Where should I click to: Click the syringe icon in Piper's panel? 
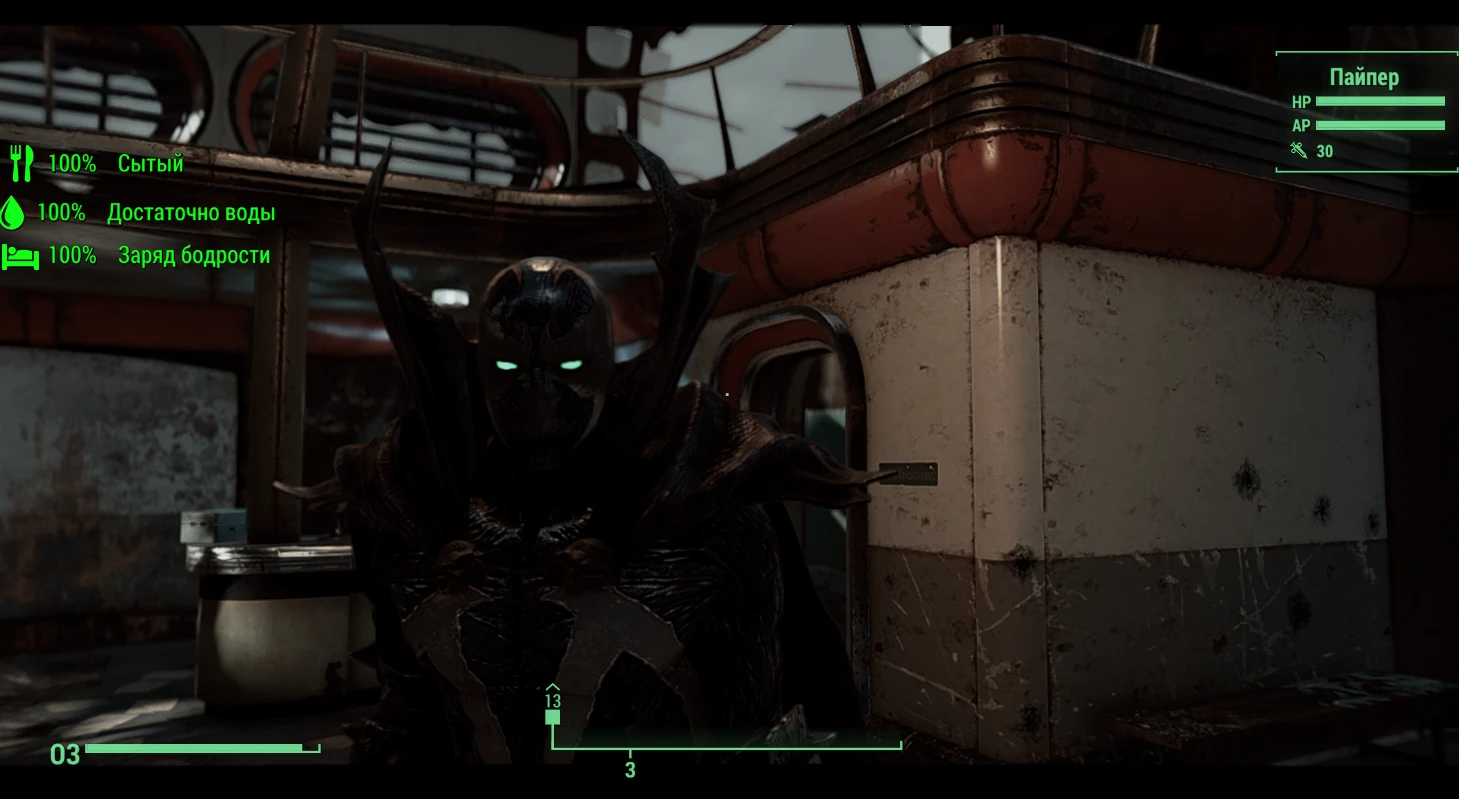point(1301,150)
